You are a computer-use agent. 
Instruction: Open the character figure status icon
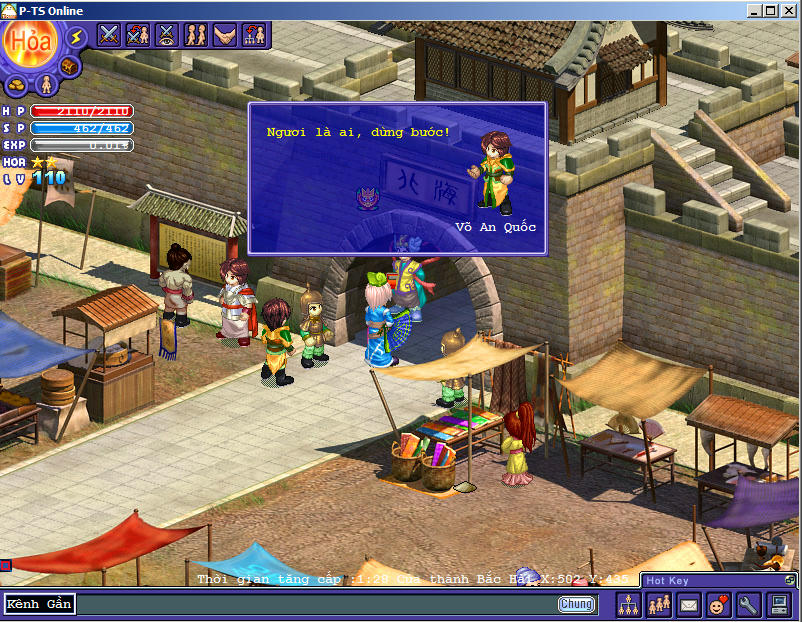tap(45, 83)
